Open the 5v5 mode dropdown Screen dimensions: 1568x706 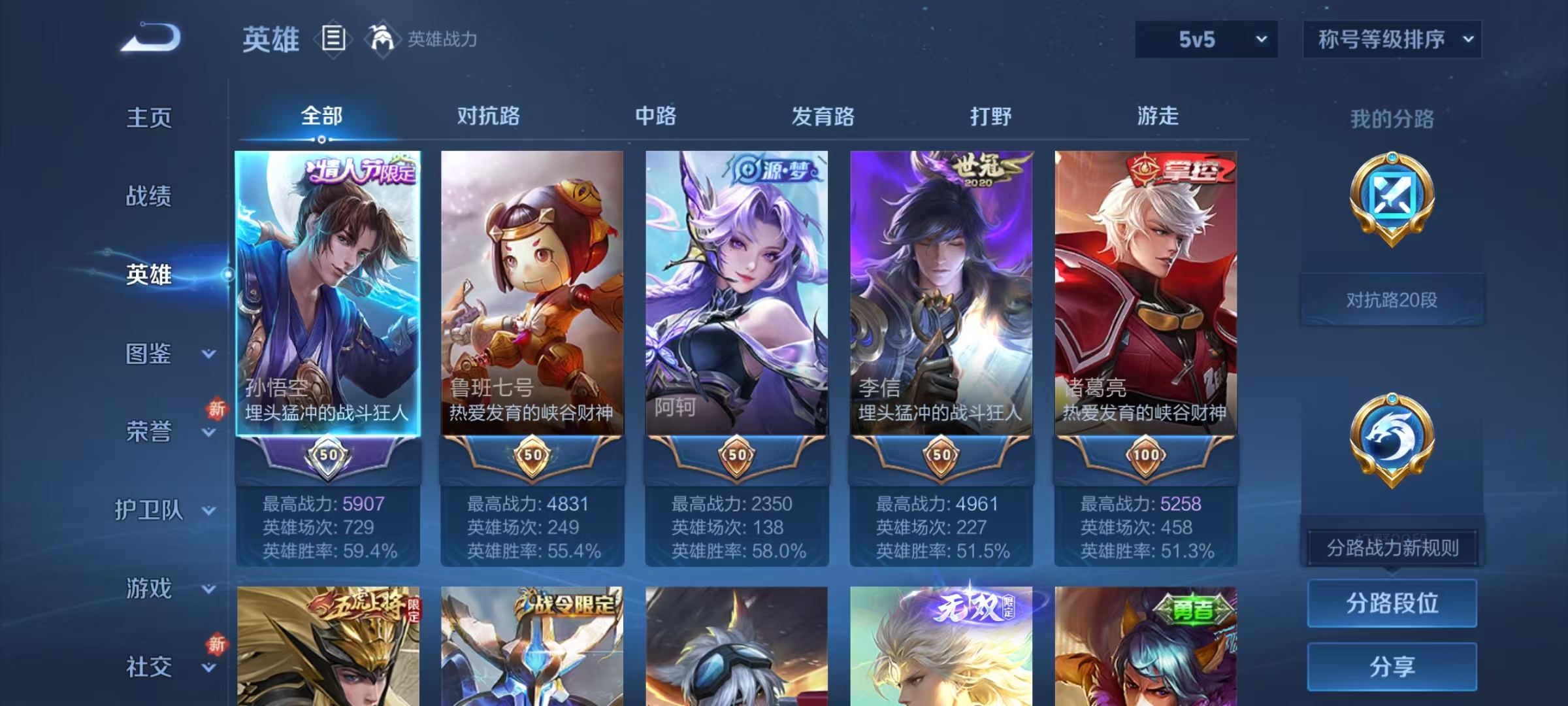coord(1205,39)
